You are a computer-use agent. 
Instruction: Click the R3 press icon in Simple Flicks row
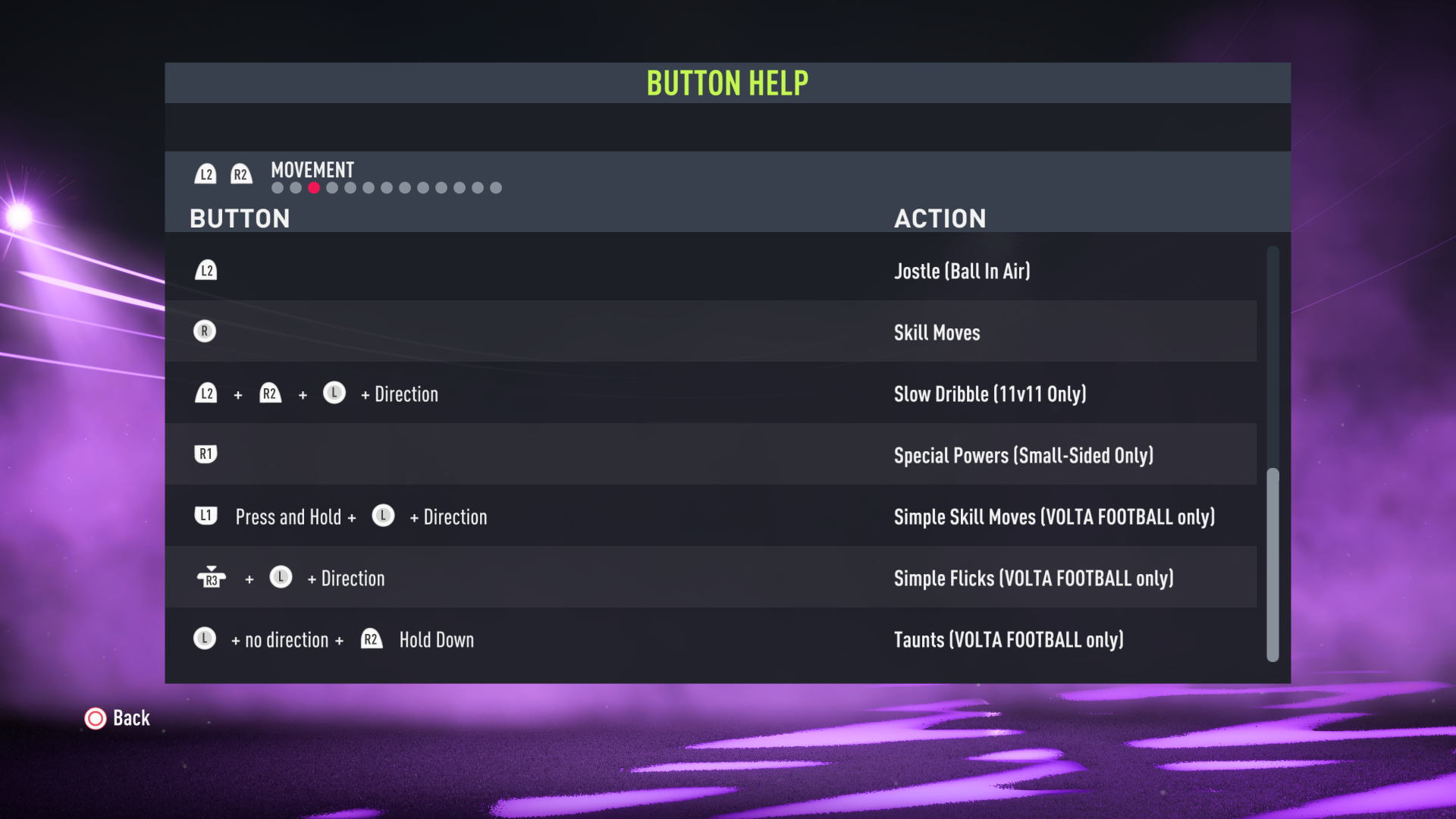point(212,577)
